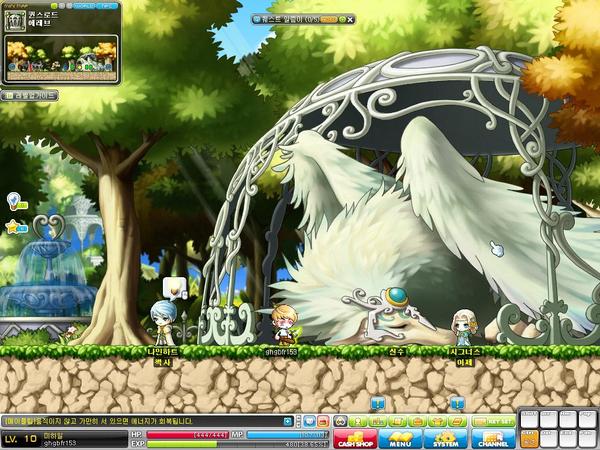This screenshot has height=450, width=600.
Task: Expand the chat log with plus button
Action: [288, 421]
